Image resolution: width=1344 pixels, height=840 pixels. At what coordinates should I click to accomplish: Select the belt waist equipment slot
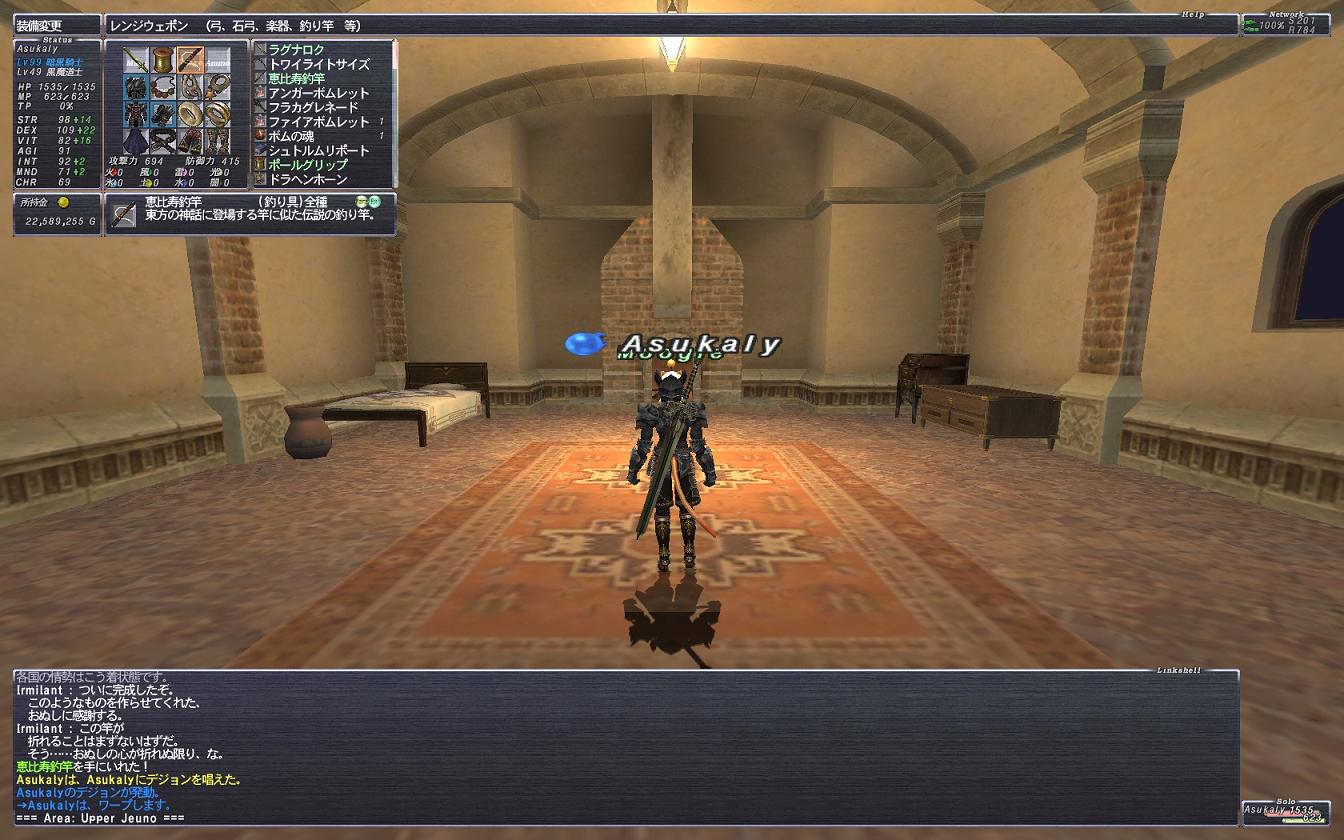click(x=164, y=140)
